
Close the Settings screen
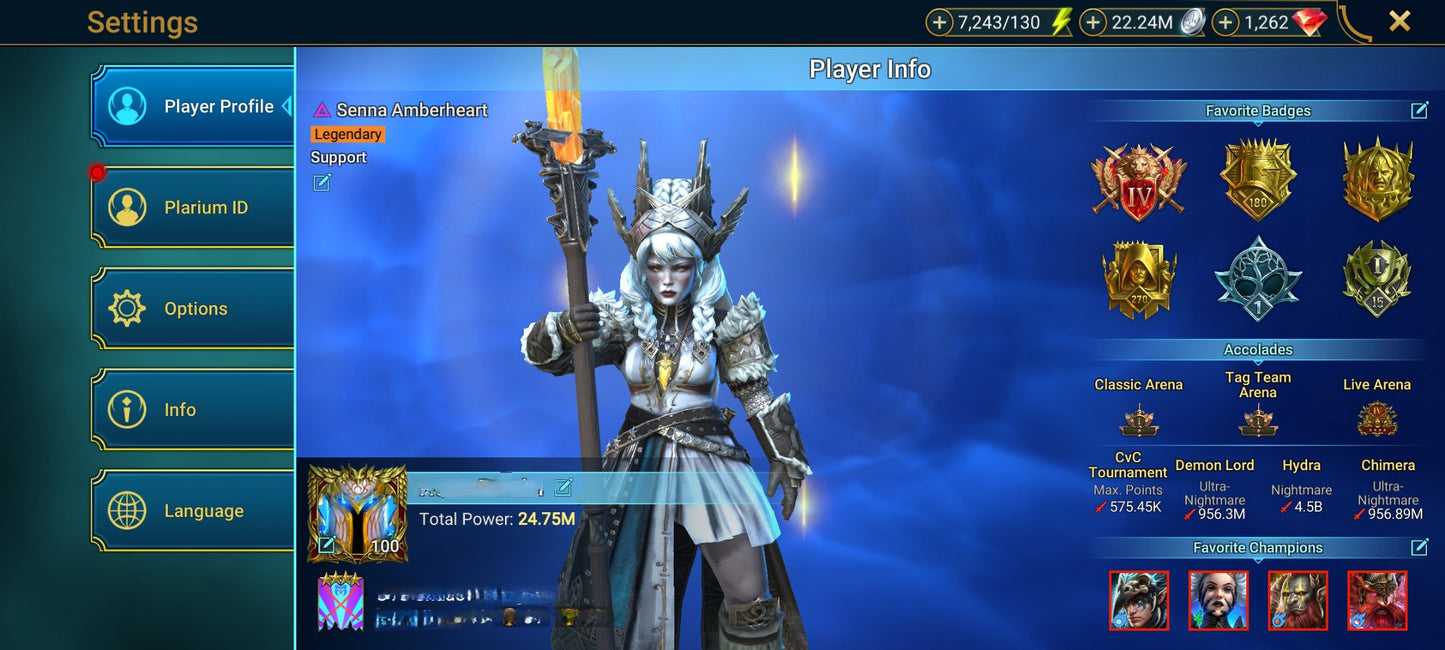click(1399, 21)
